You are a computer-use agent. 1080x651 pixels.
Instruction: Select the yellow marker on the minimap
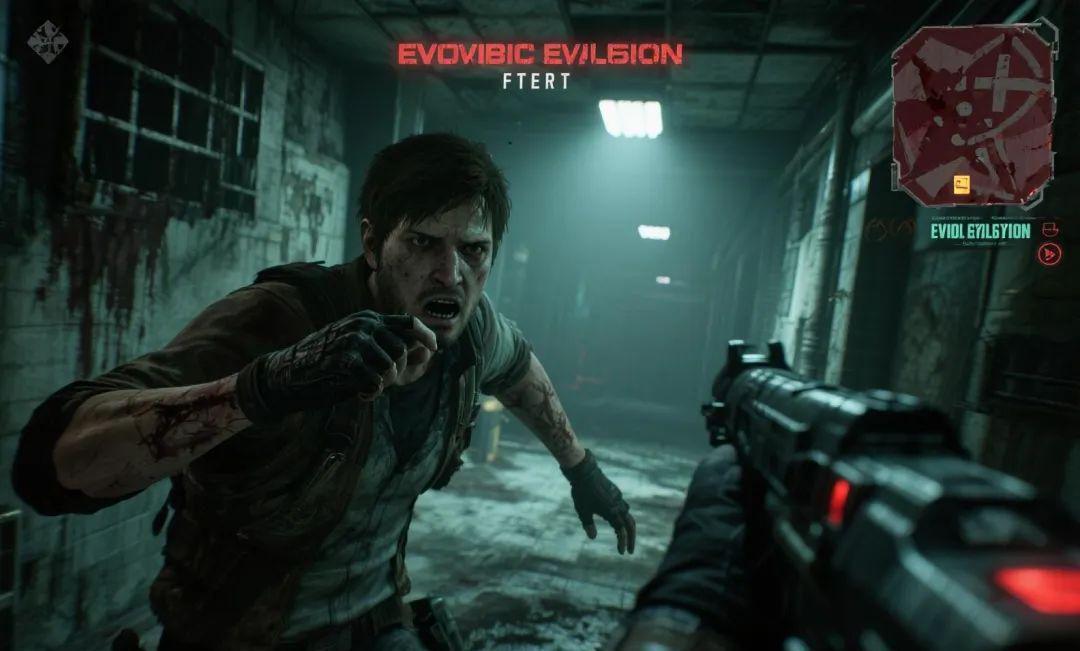coord(962,183)
